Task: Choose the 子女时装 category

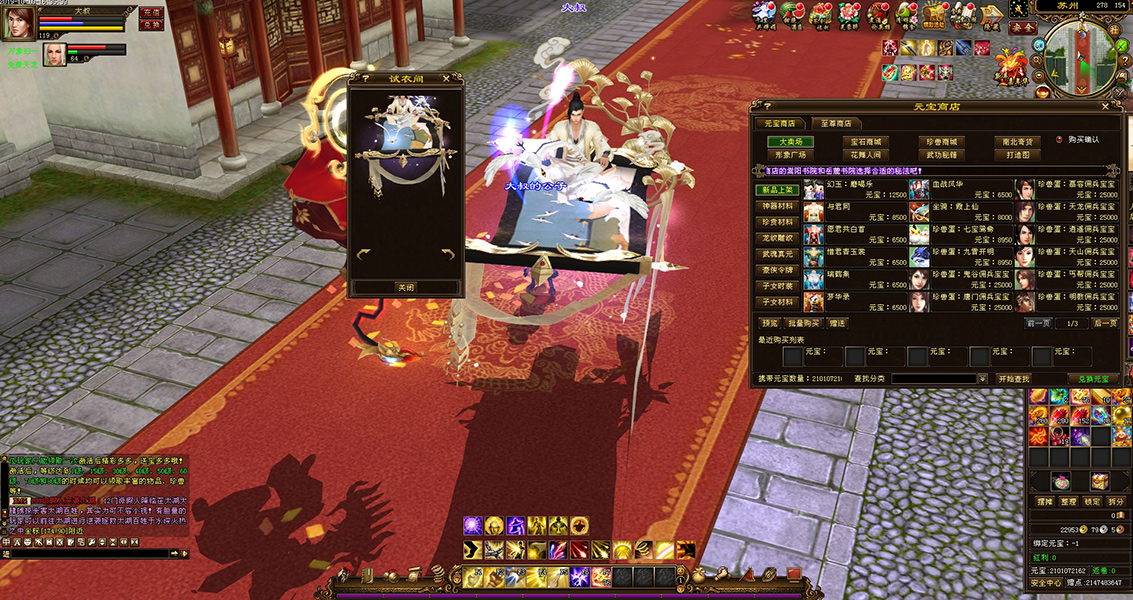Action: tap(777, 286)
